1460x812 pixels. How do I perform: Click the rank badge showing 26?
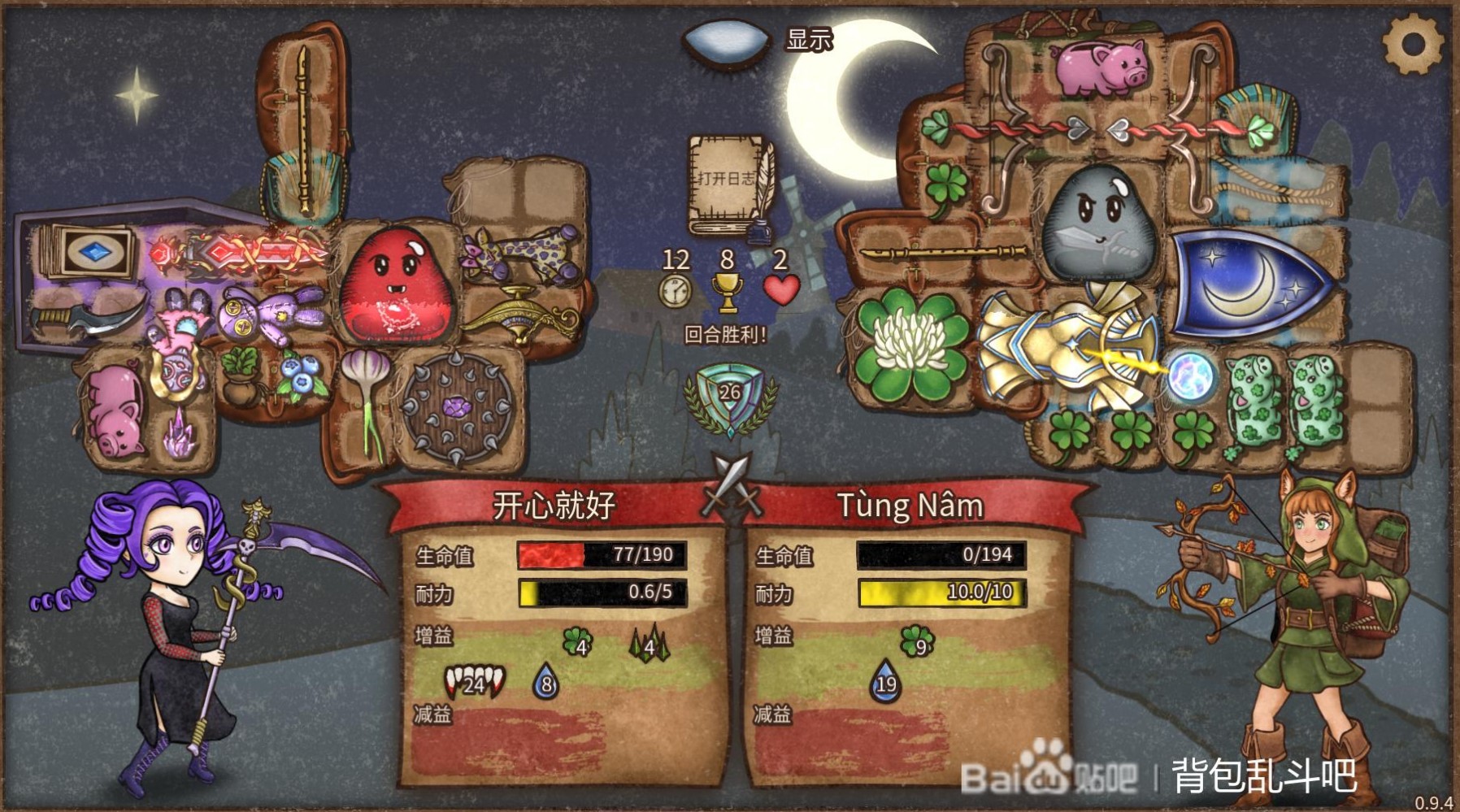tap(729, 397)
